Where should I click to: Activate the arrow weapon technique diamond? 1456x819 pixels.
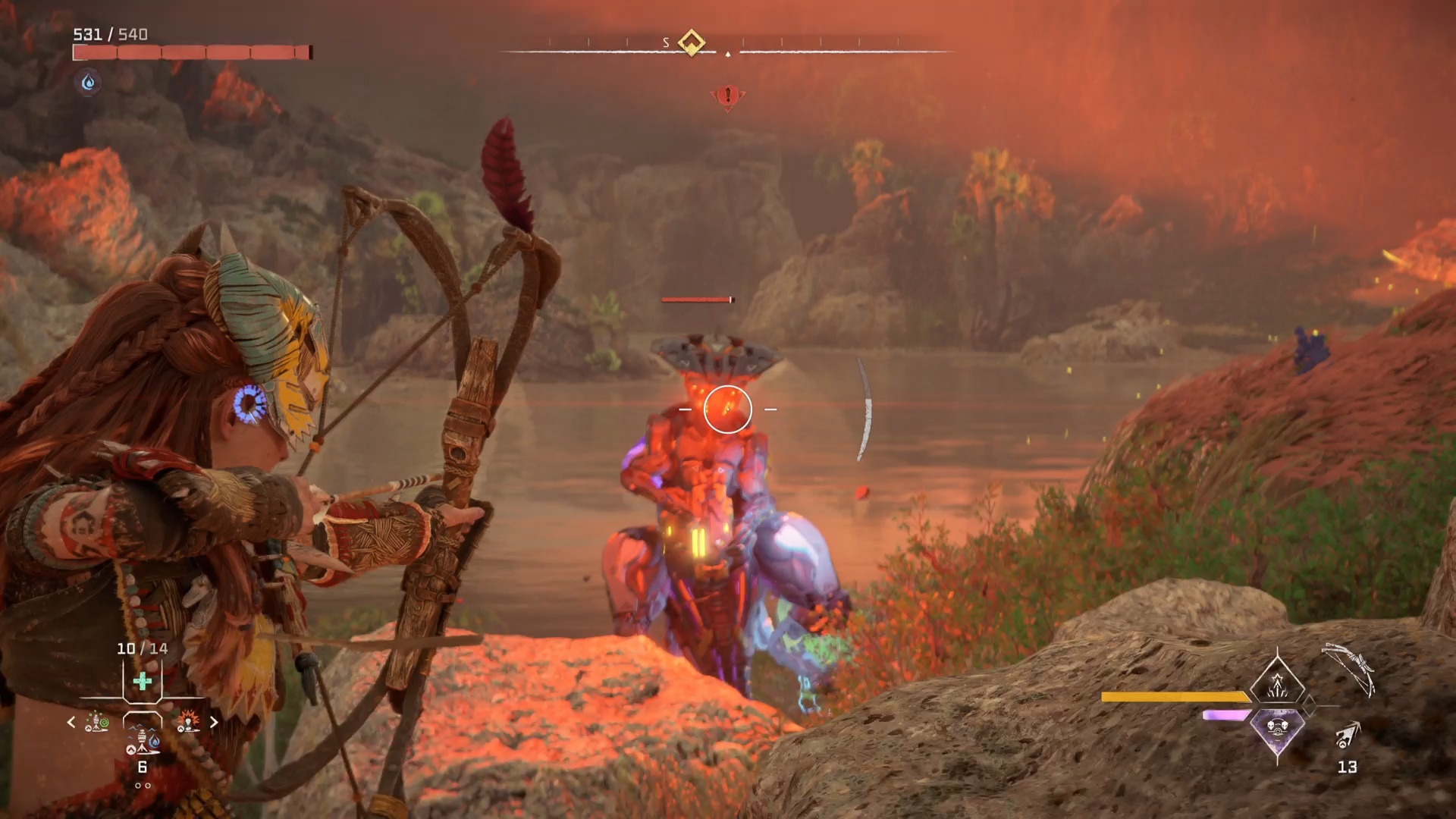1278,681
